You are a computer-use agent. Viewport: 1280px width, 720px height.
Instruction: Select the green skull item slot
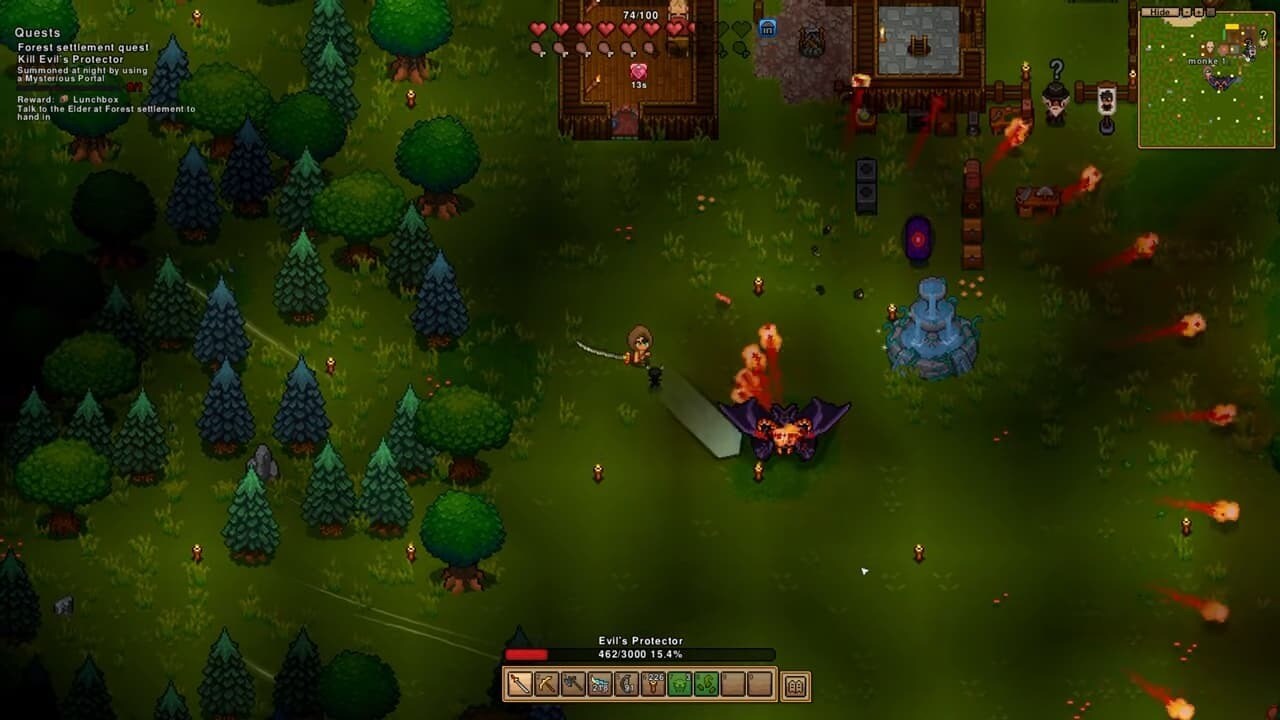pyautogui.click(x=680, y=685)
